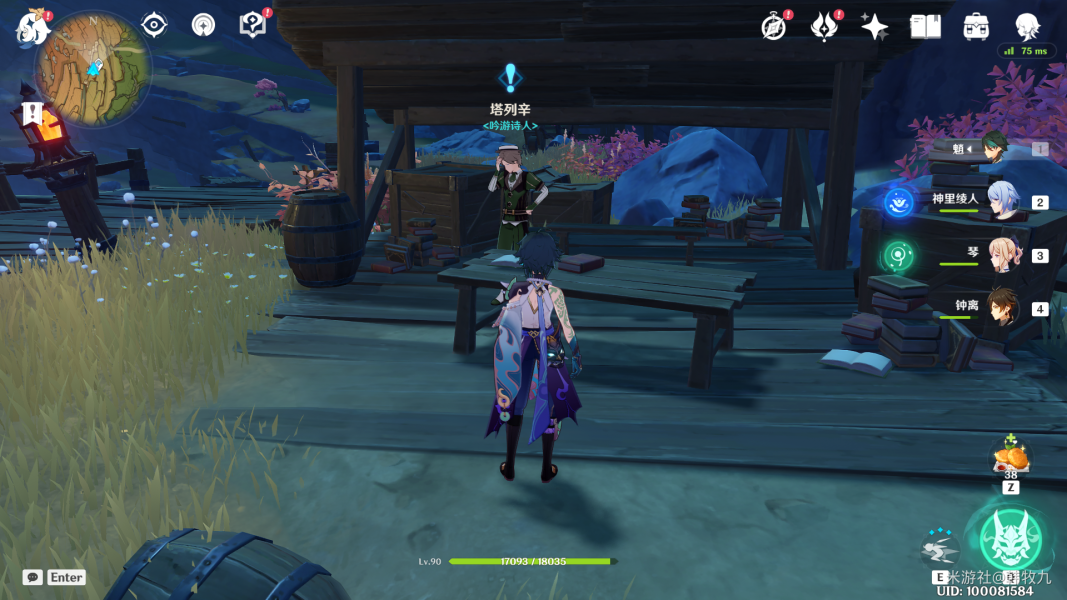Open the inventory backpack

coord(976,27)
